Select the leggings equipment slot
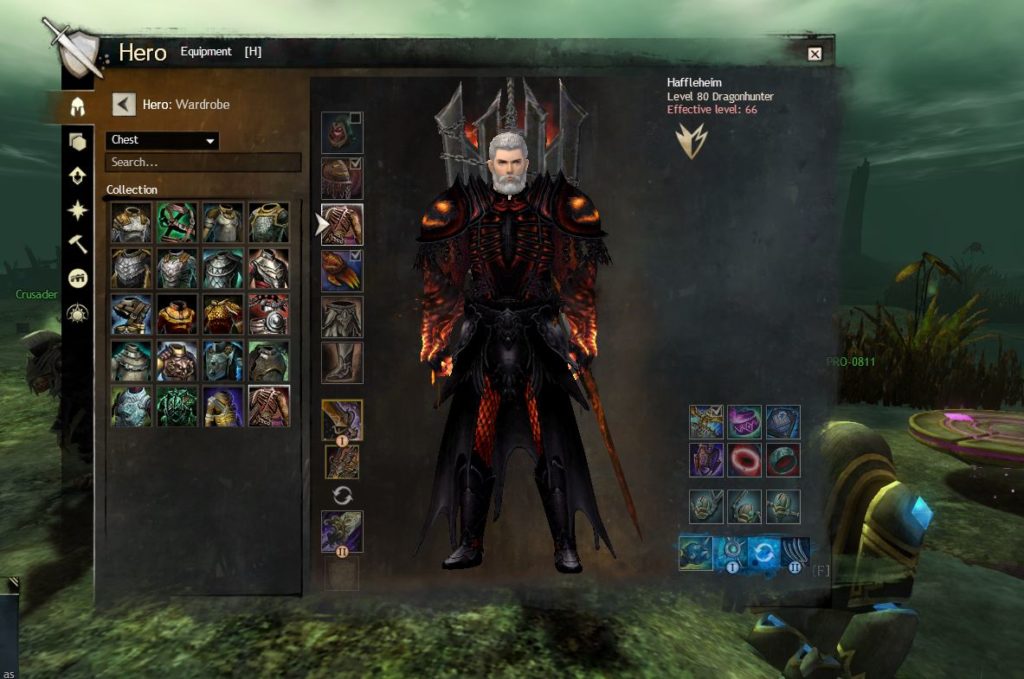The height and width of the screenshot is (679, 1024). tap(342, 316)
